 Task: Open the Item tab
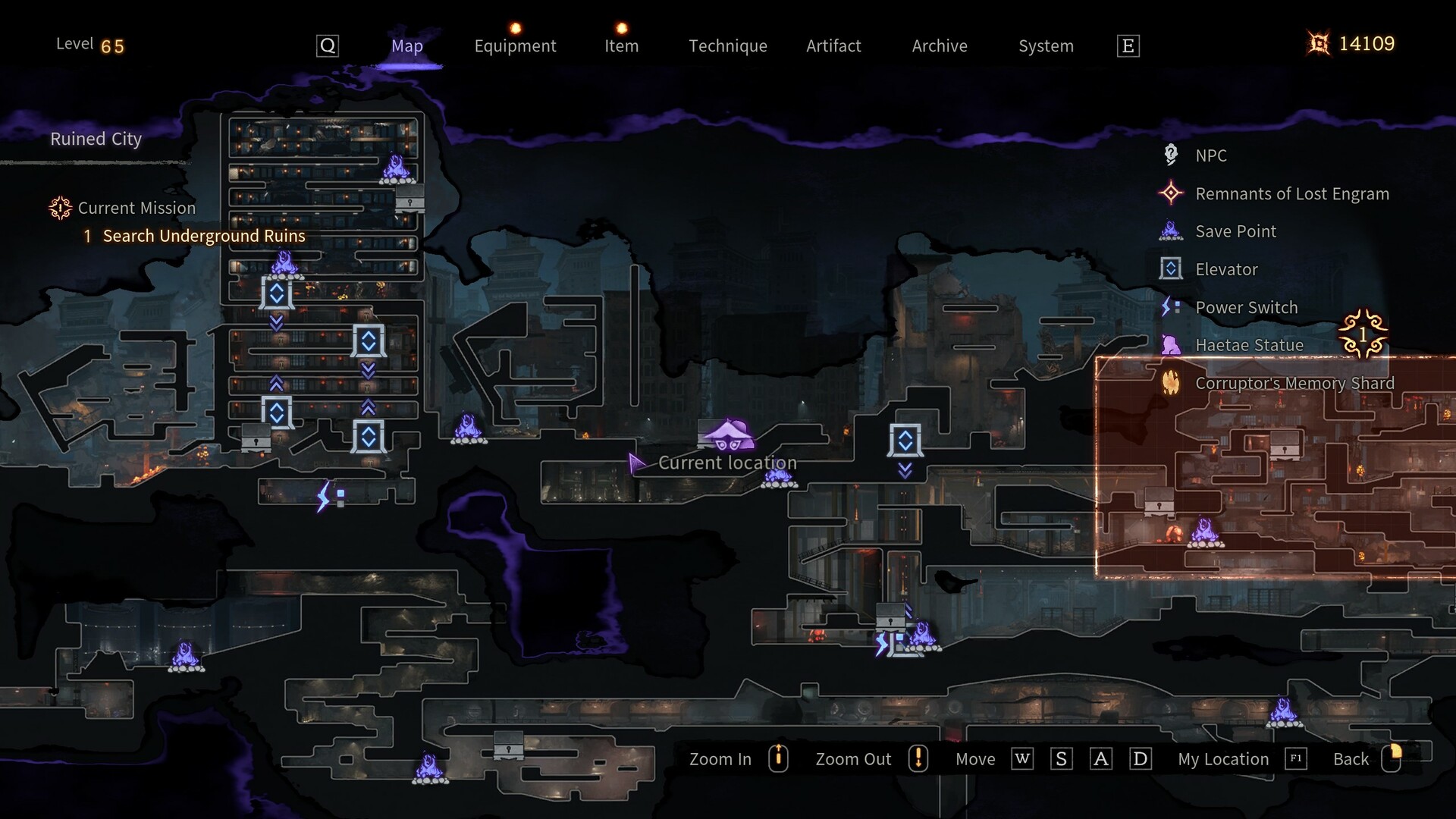621,45
